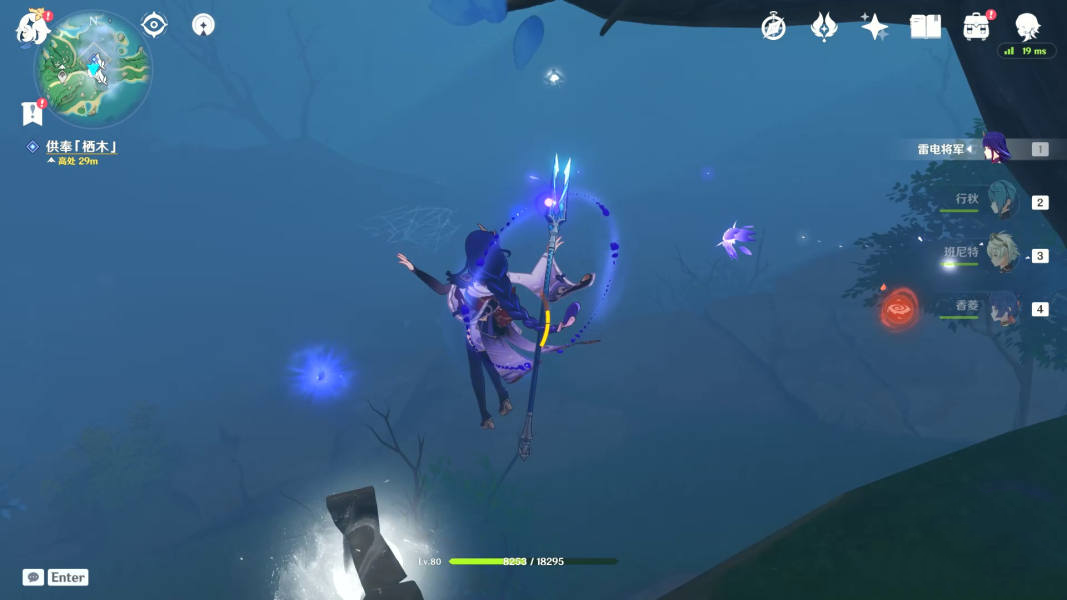Open the quest log bookmark icon
This screenshot has width=1067, height=600.
[x=30, y=112]
